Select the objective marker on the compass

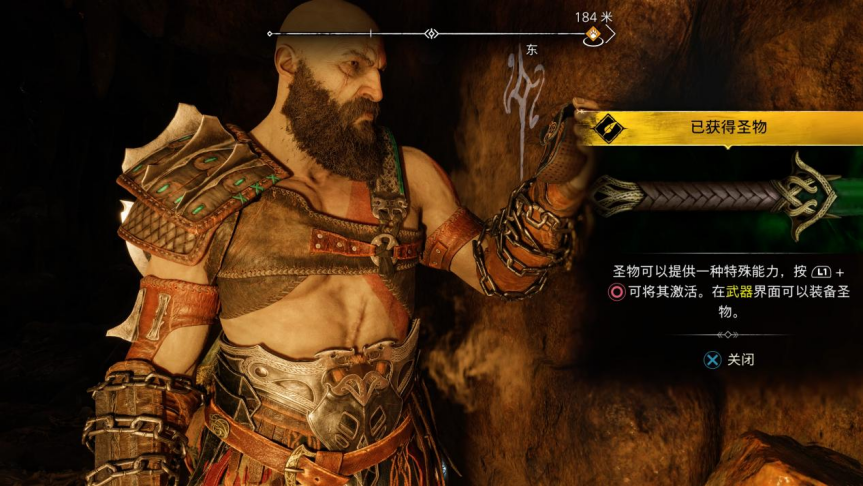pos(593,35)
